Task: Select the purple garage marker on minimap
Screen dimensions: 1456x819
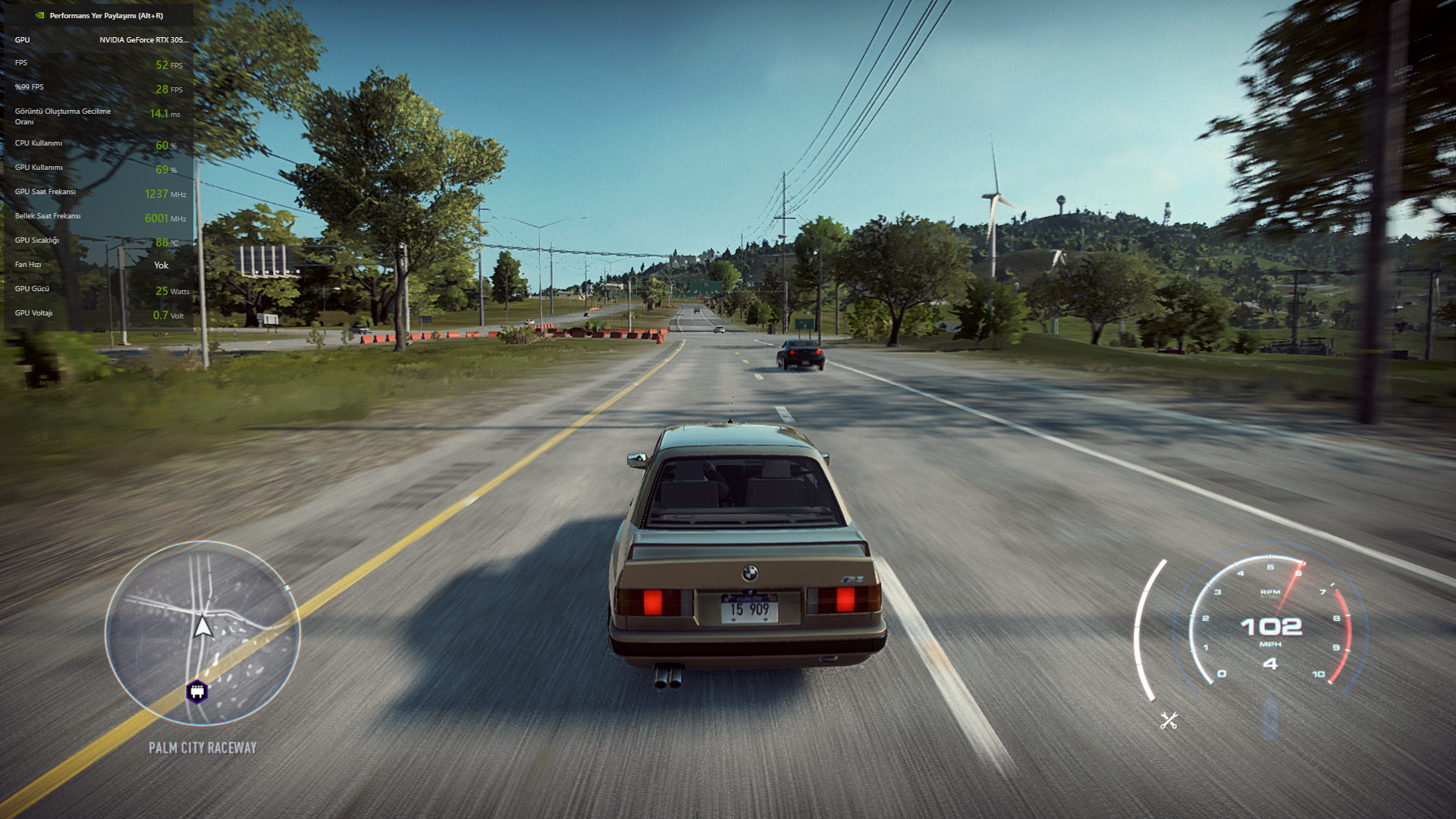Action: [197, 692]
